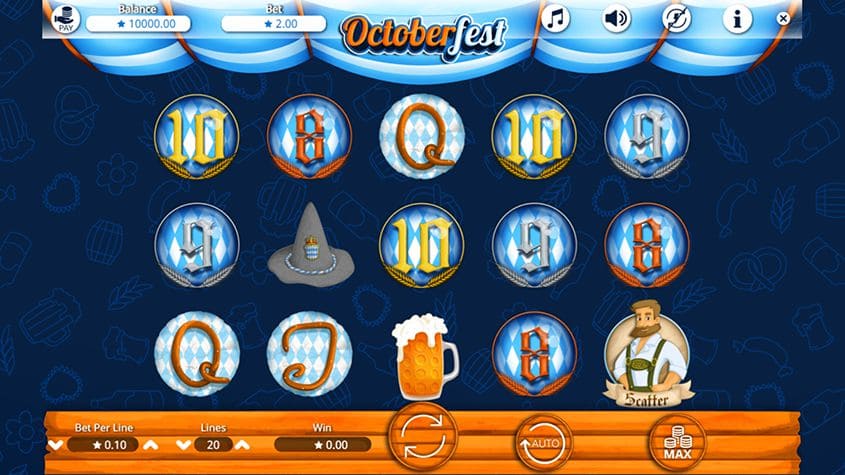Close the game with the X button
This screenshot has height=475, width=845.
coord(783,18)
